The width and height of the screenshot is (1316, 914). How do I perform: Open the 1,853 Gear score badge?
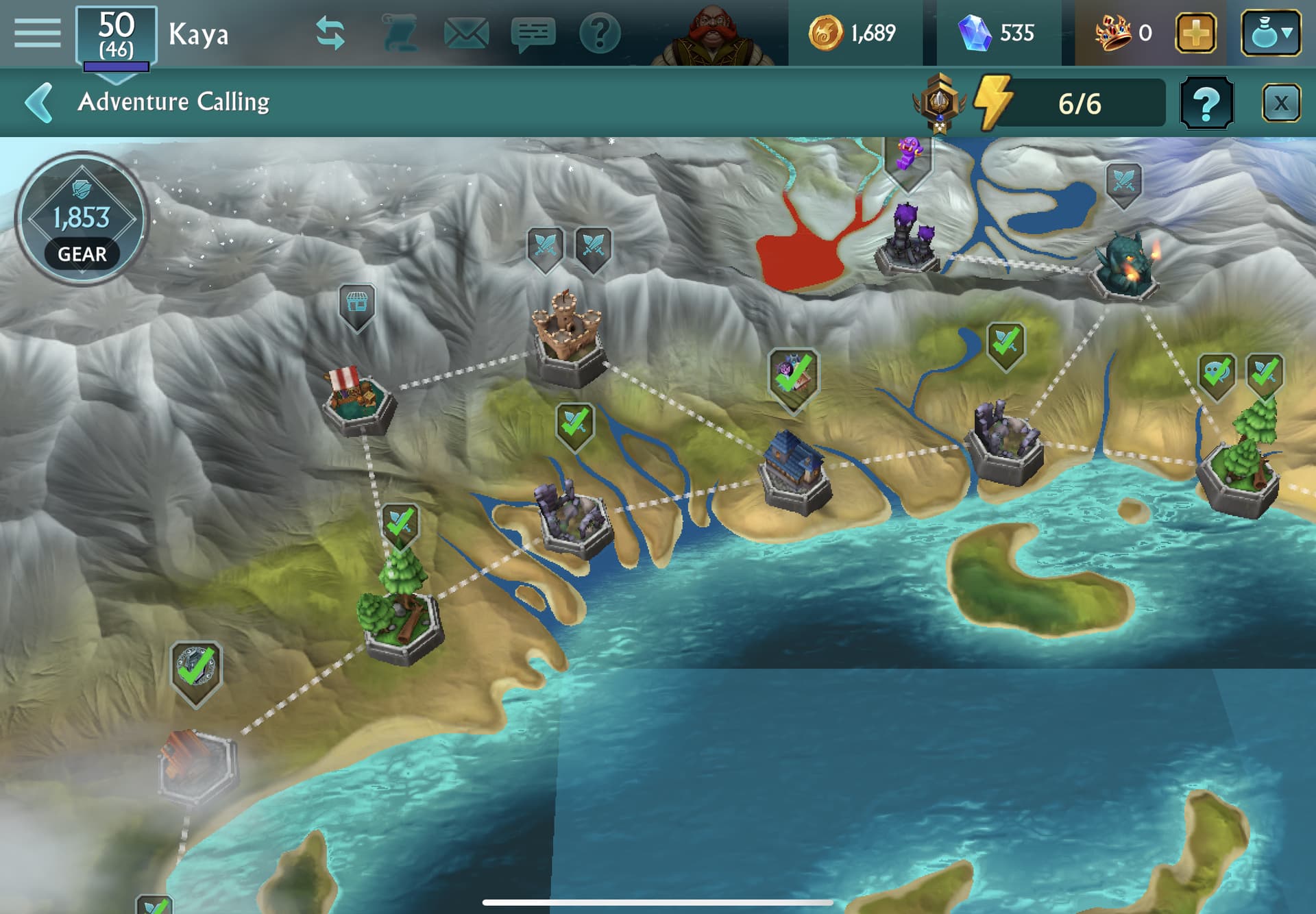click(82, 219)
